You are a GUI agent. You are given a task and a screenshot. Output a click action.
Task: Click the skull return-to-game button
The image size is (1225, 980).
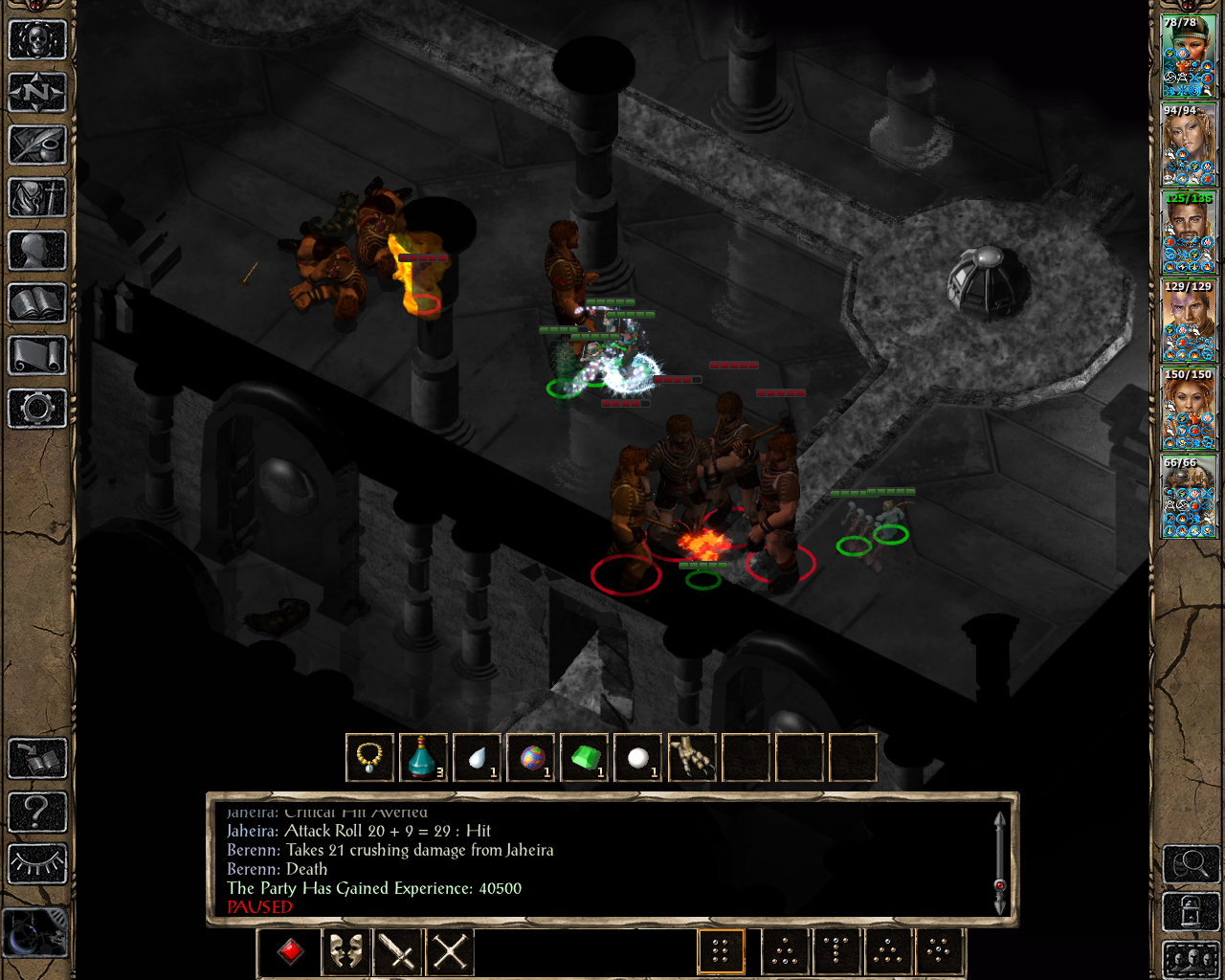37,40
